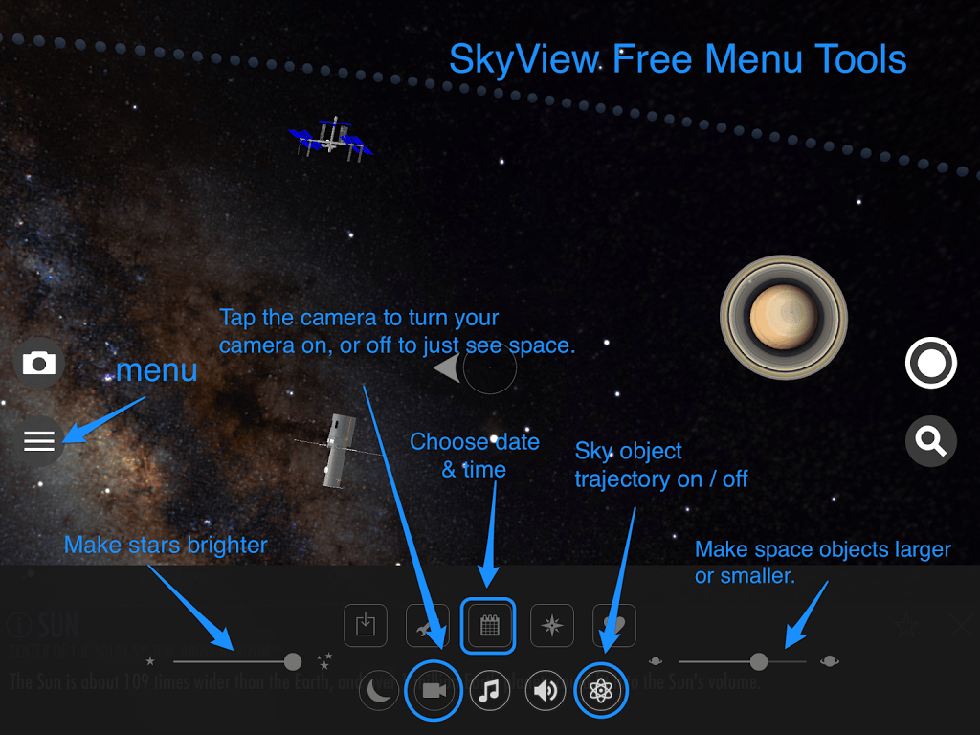Toggle the speaker sound effects button

coord(545,690)
